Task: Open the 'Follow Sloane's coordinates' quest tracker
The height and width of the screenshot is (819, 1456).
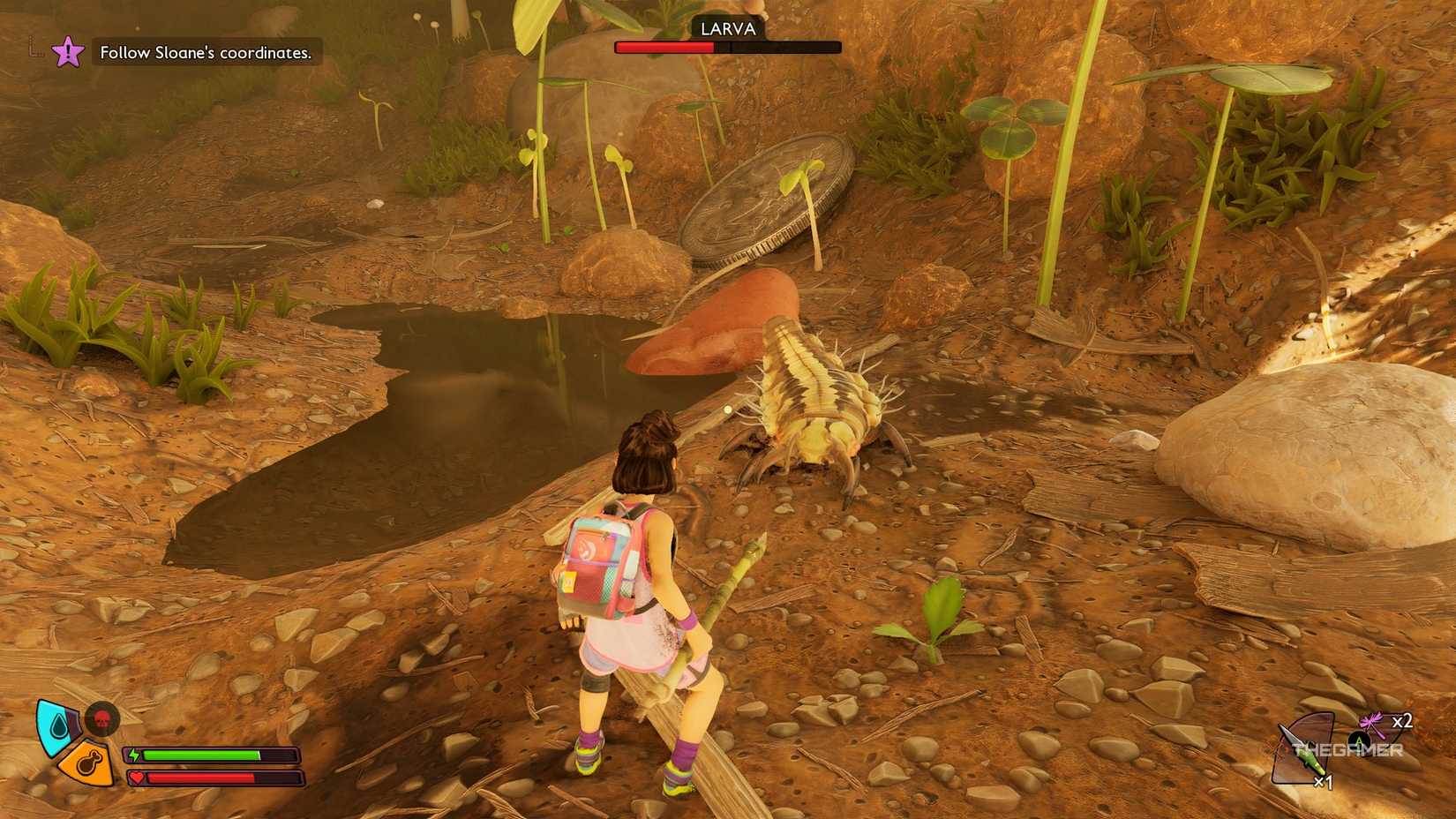Action: click(206, 53)
